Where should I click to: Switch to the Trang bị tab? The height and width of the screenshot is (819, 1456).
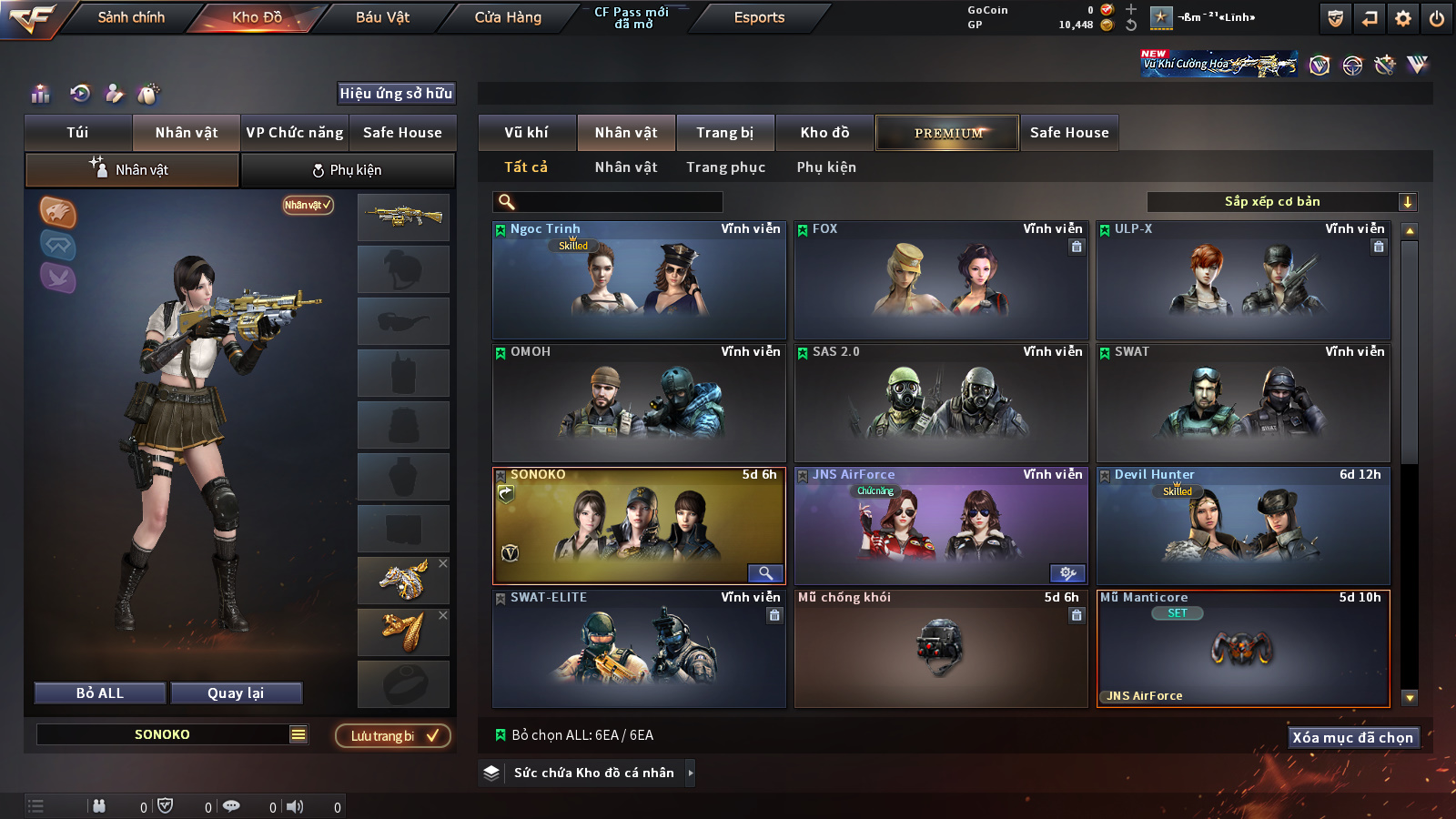point(724,133)
